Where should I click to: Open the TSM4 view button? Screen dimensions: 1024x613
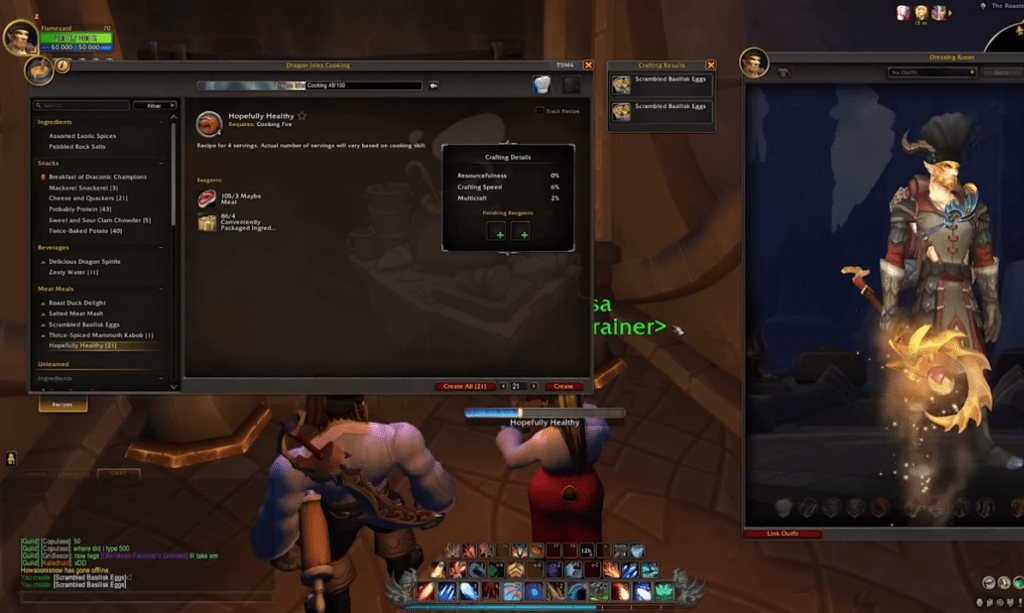[x=566, y=65]
